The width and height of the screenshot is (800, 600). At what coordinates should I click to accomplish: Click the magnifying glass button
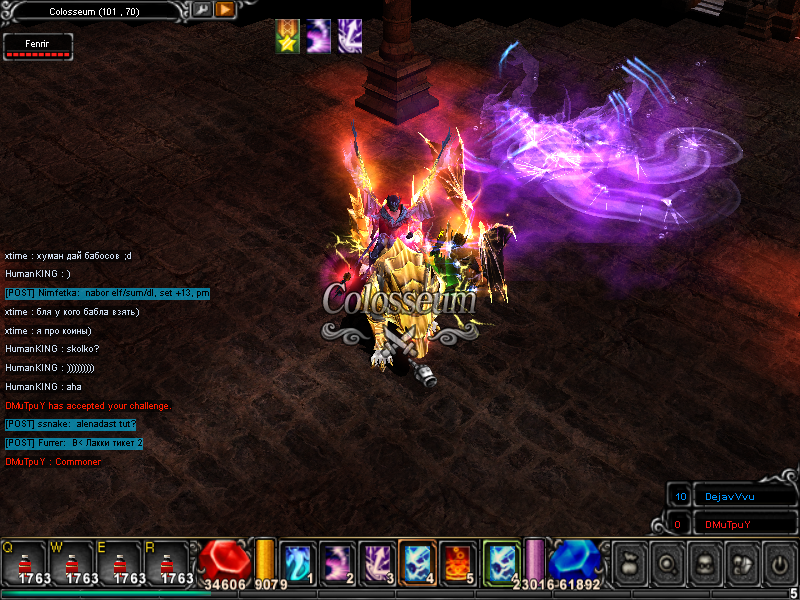[x=666, y=562]
